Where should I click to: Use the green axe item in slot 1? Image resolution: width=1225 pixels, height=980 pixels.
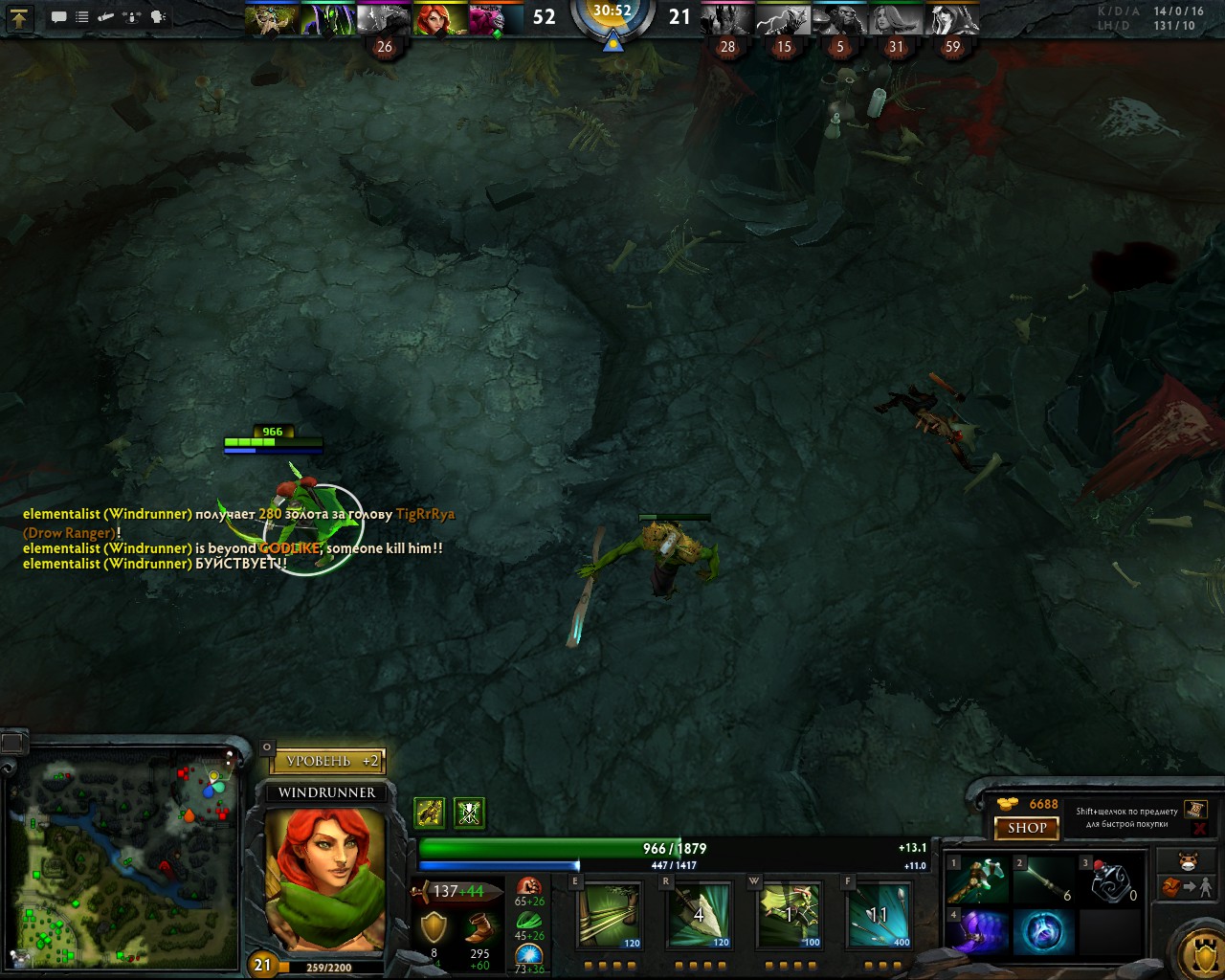[977, 880]
